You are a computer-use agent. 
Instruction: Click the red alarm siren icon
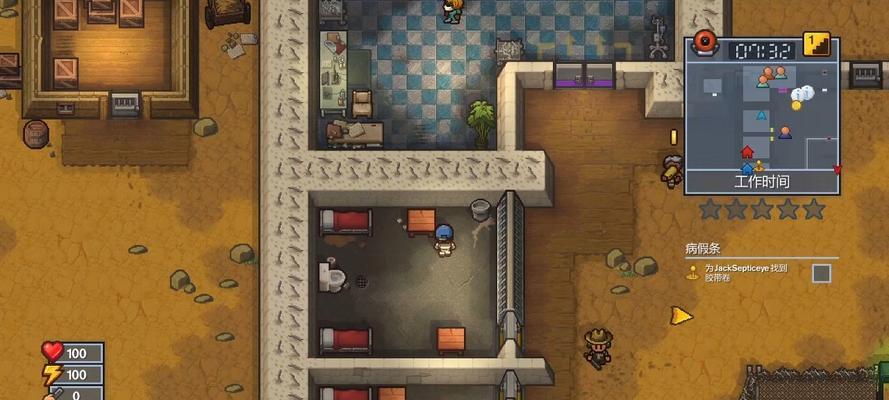click(x=706, y=44)
